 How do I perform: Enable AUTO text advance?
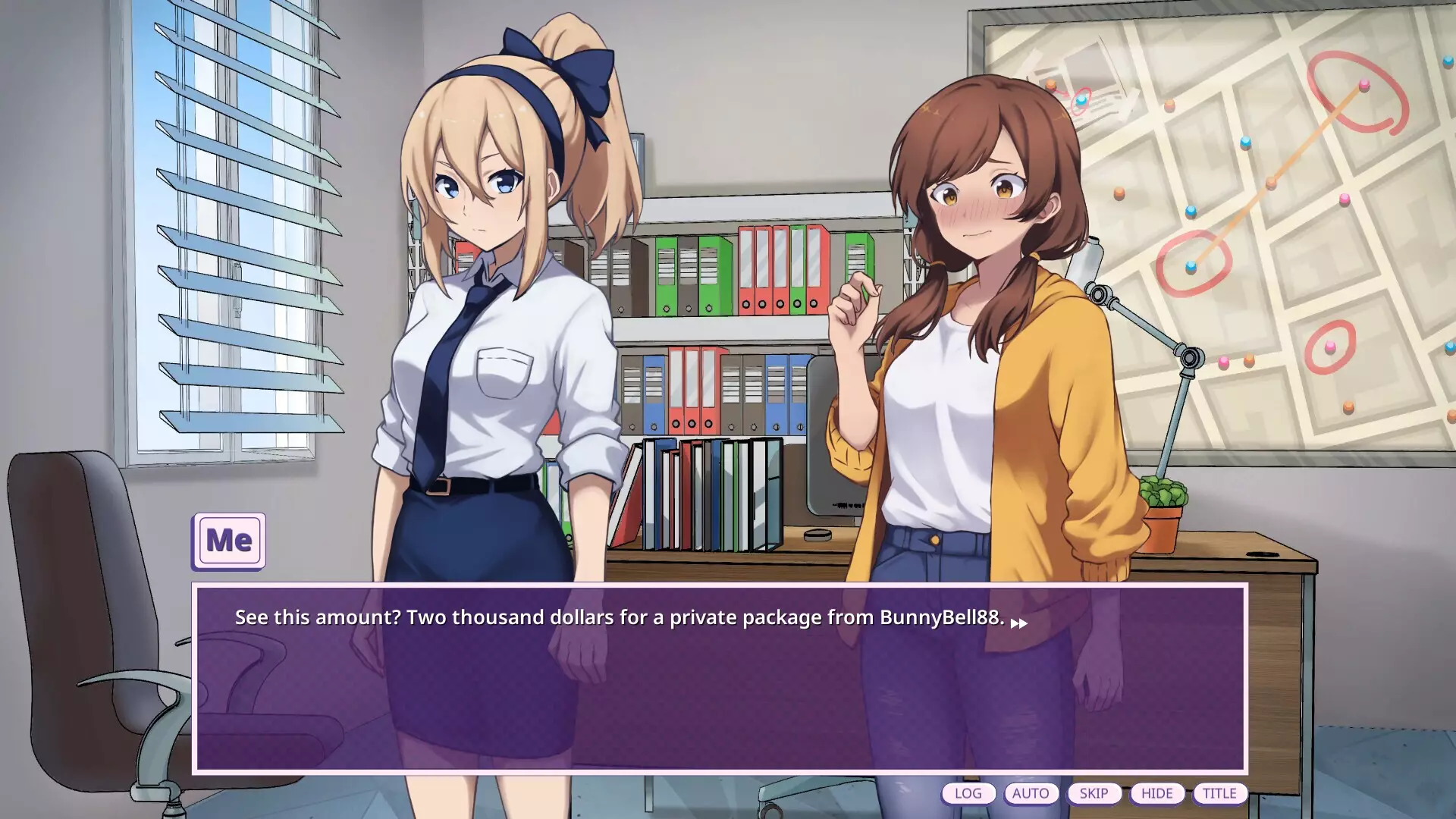pyautogui.click(x=1031, y=793)
